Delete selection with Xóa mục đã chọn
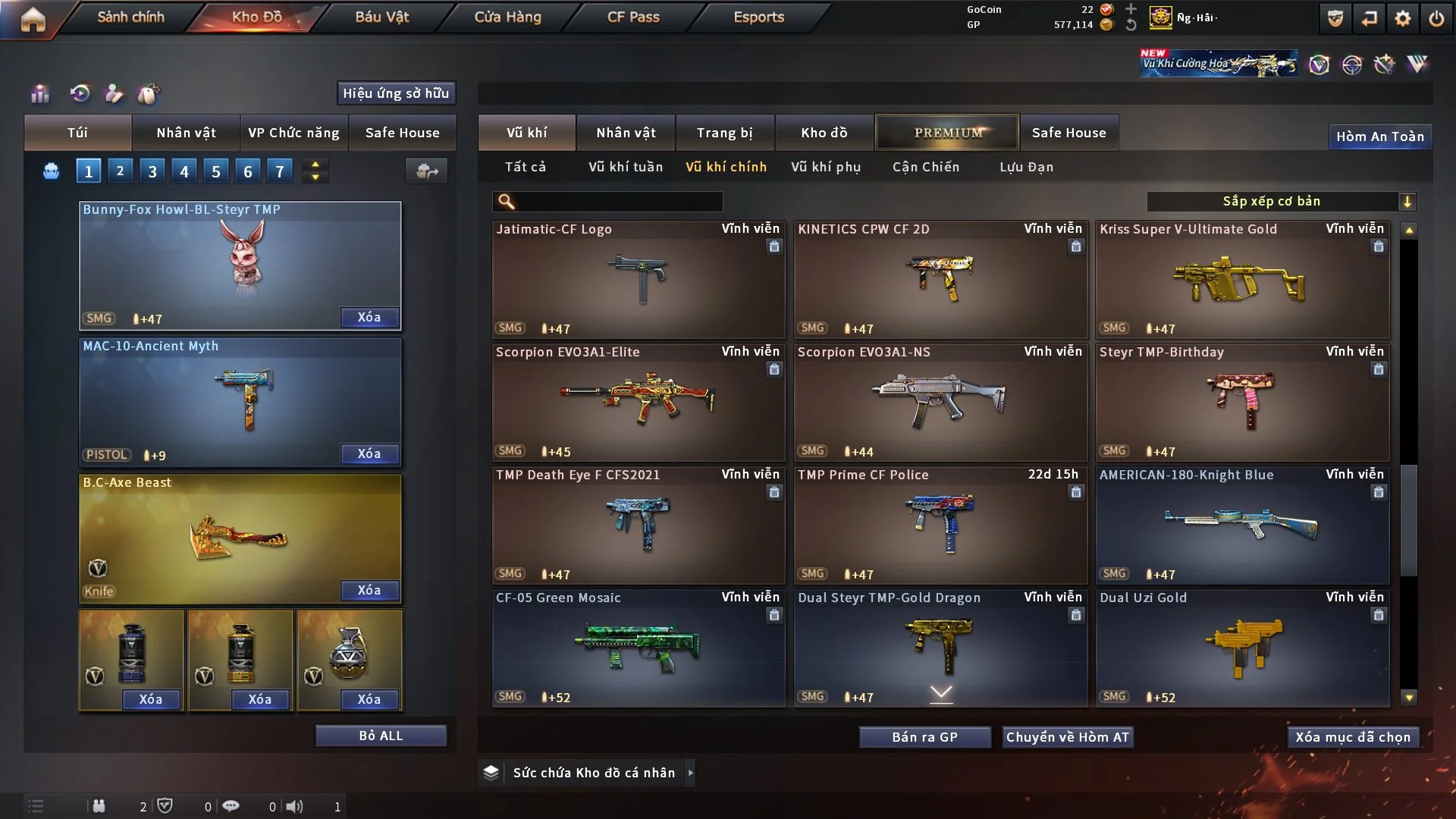Viewport: 1456px width, 819px height. [x=1353, y=737]
